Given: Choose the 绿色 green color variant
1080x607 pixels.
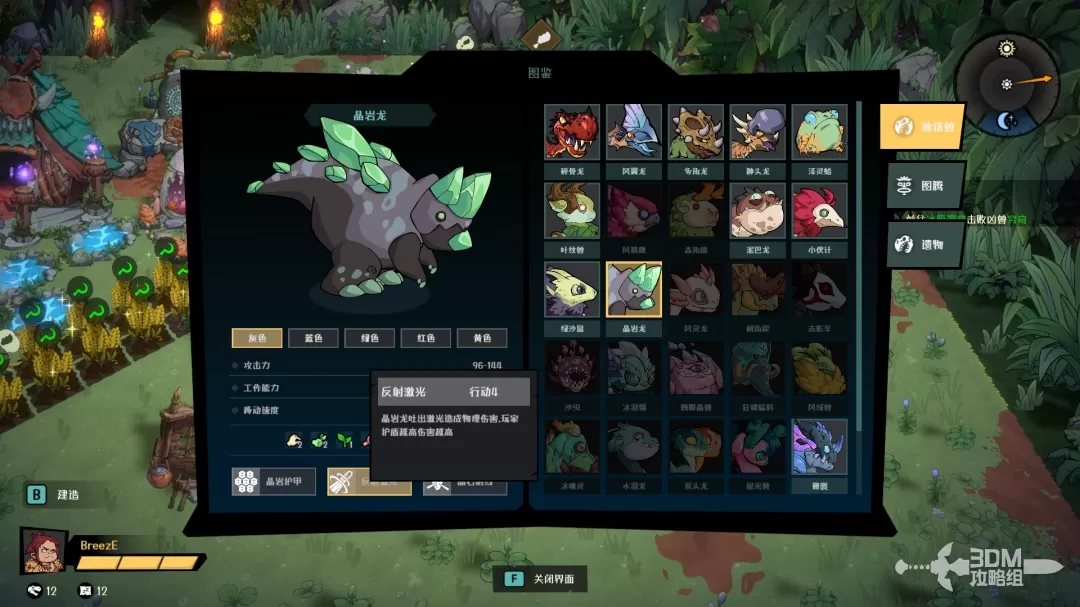Looking at the screenshot, I should point(369,338).
